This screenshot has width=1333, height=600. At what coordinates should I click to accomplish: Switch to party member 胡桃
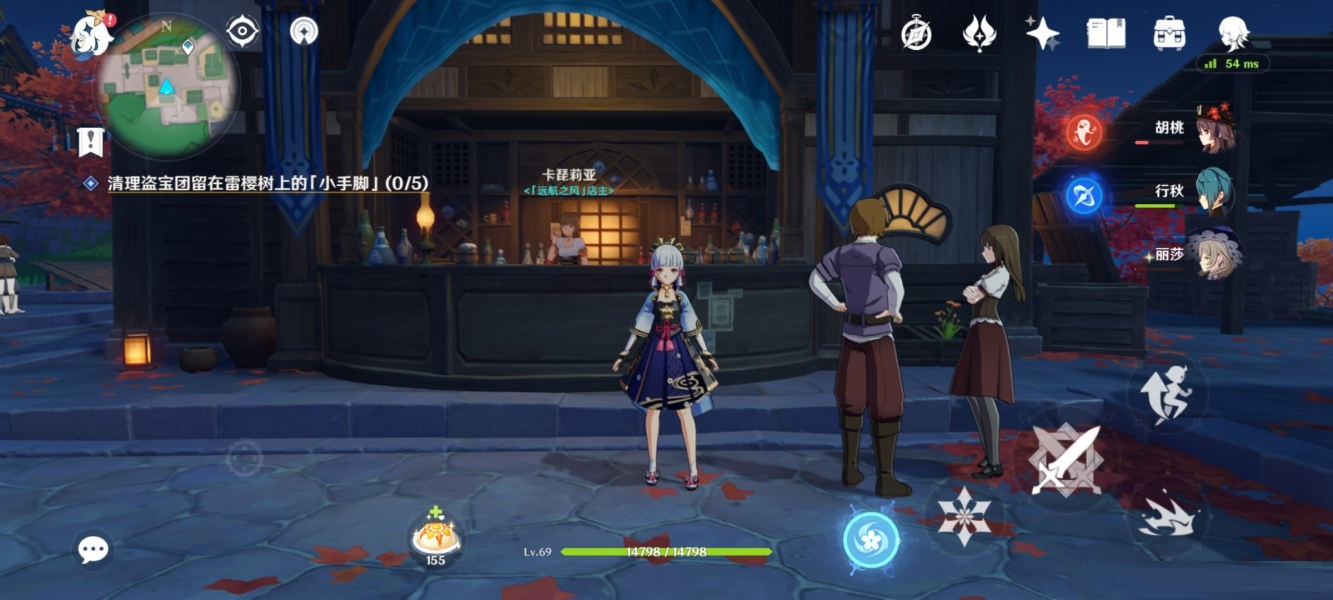1212,129
